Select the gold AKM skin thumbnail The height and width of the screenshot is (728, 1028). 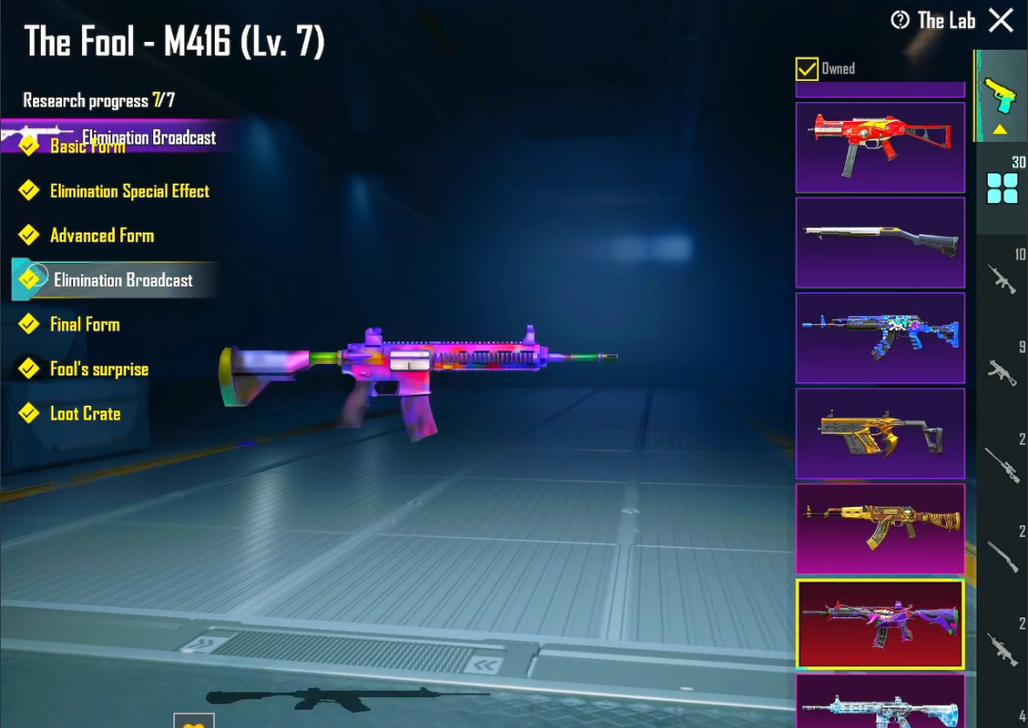pos(880,529)
